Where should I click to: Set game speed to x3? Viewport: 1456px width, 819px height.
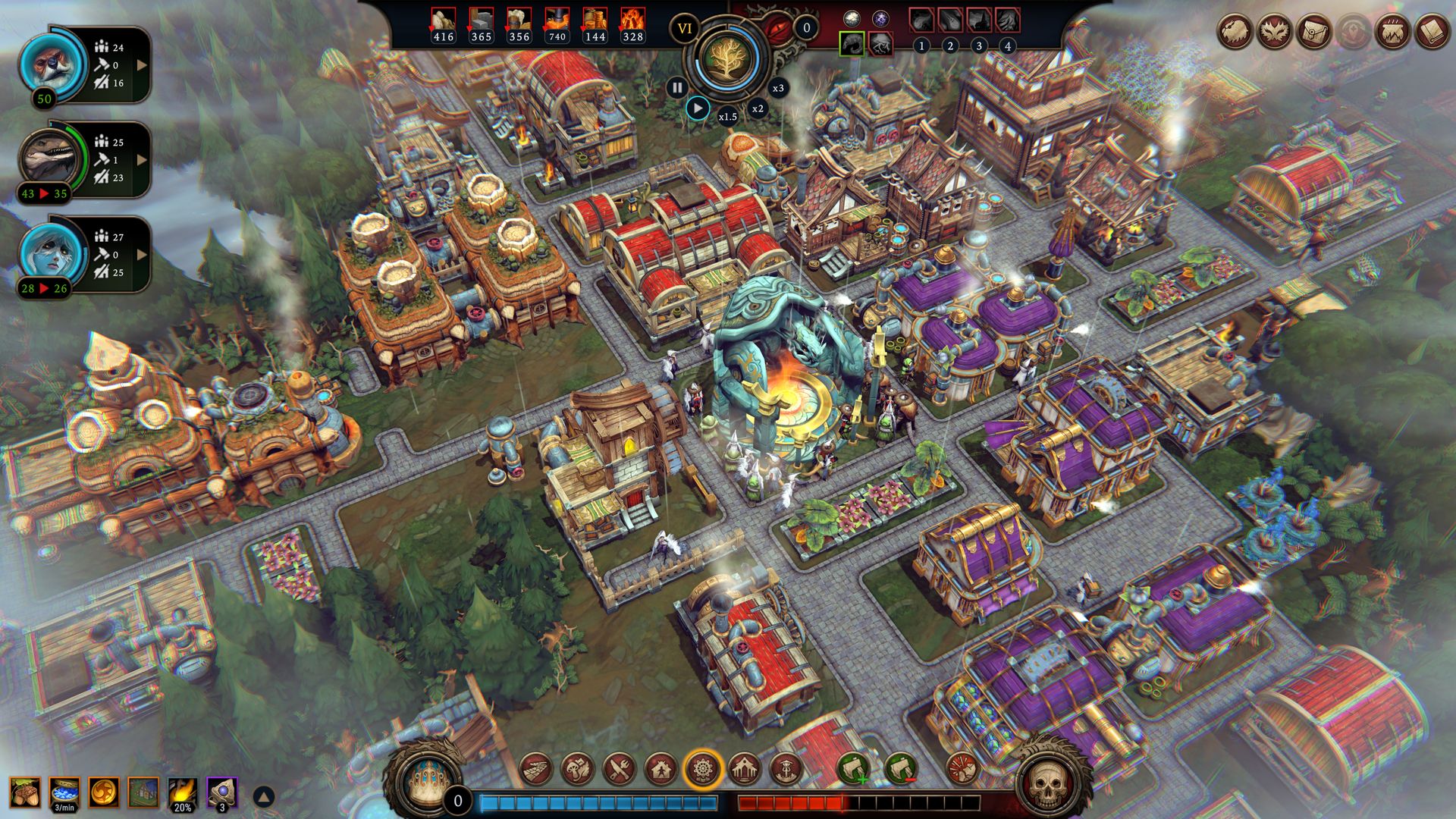pos(778,88)
